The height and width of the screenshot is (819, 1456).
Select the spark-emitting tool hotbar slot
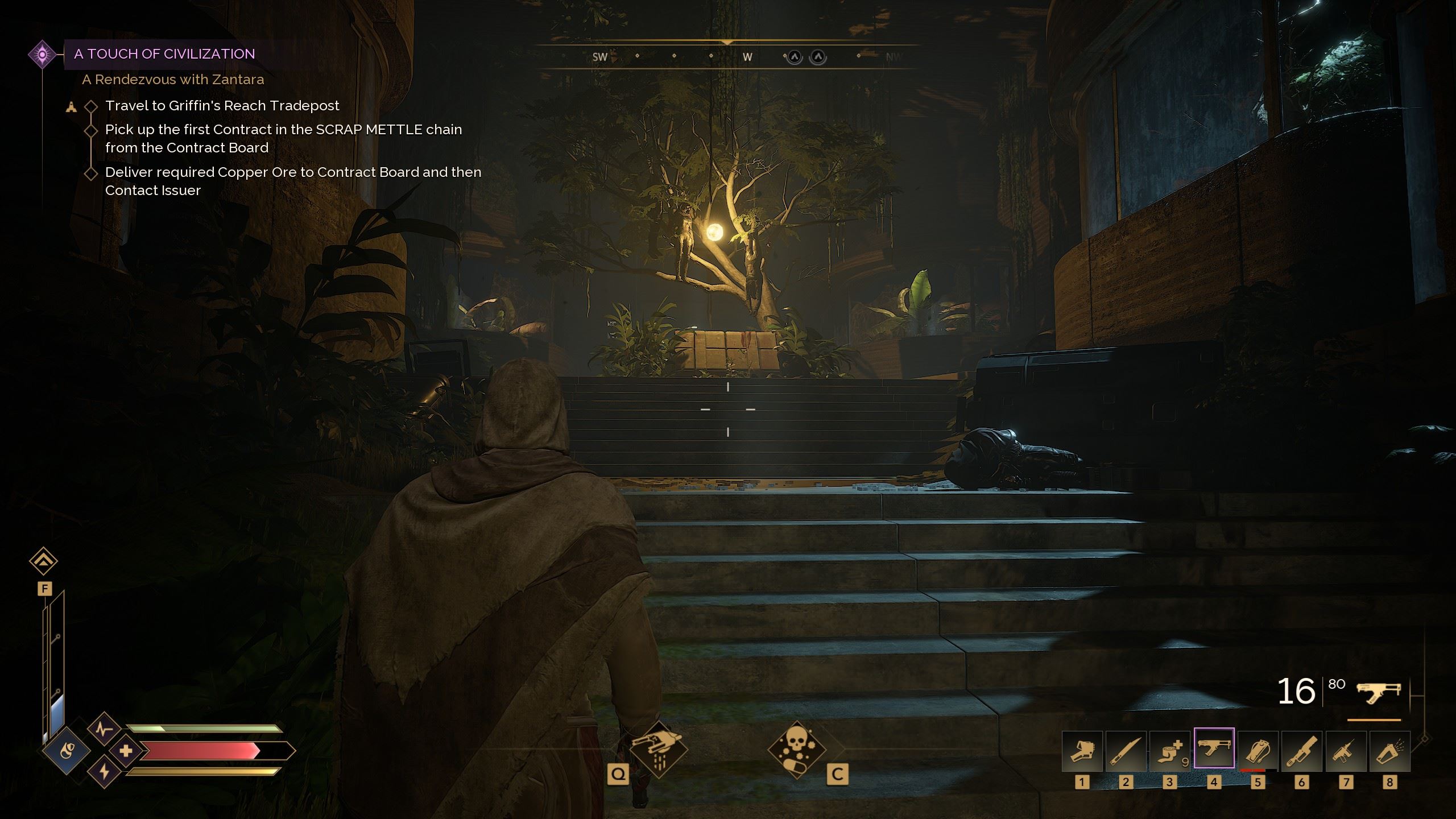[1389, 750]
